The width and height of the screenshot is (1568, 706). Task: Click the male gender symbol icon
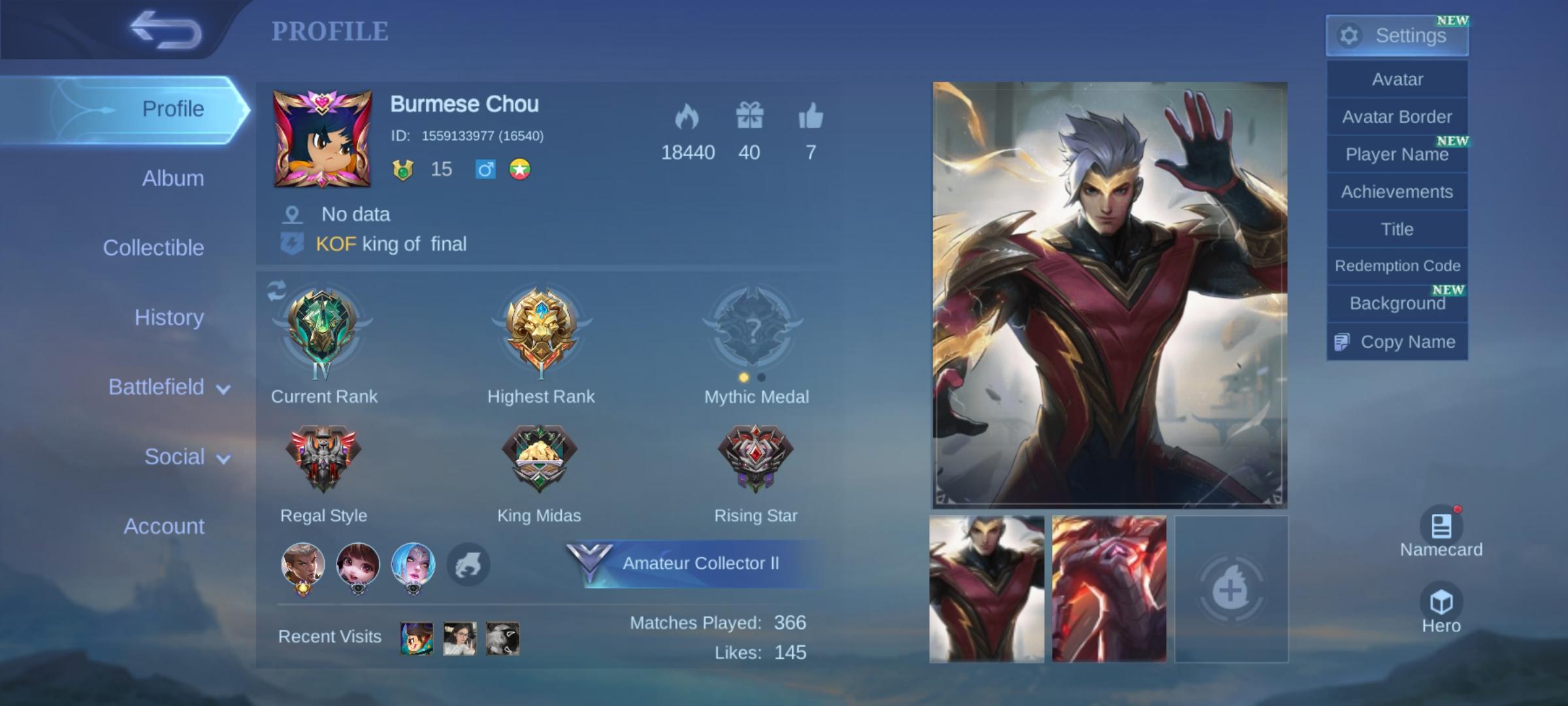click(x=484, y=169)
